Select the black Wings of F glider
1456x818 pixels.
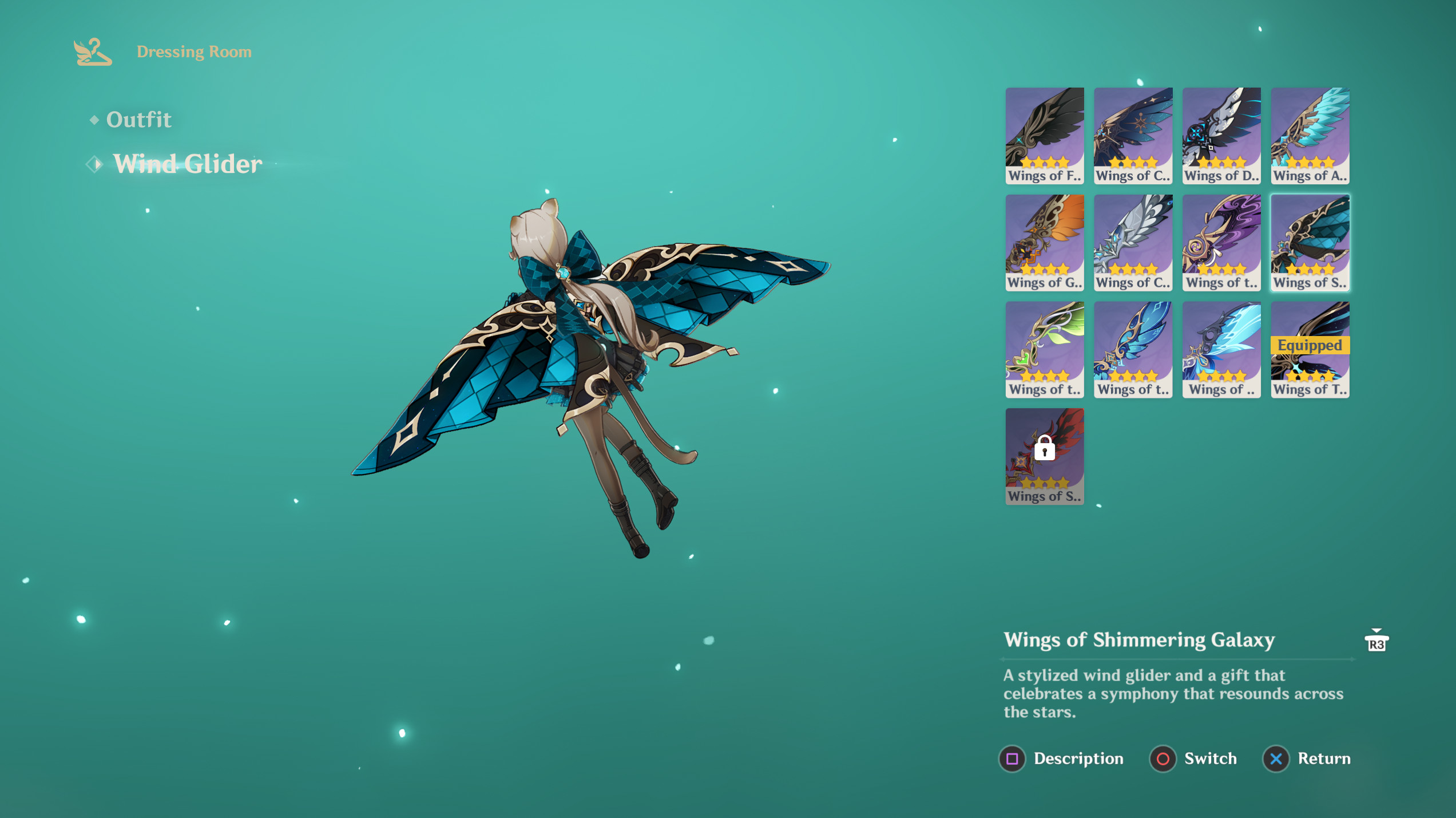(x=1044, y=135)
